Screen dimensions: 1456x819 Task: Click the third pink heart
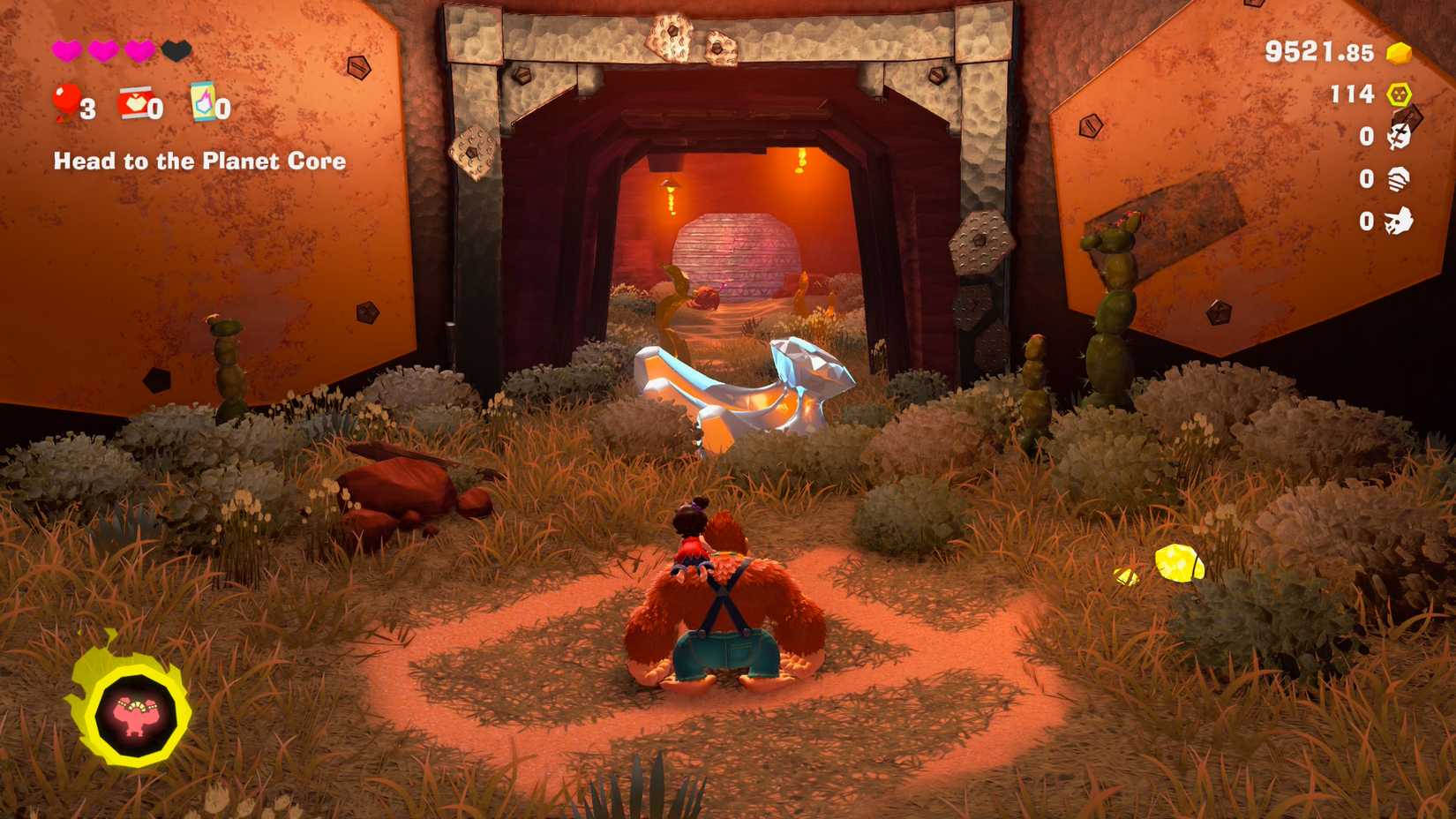pyautogui.click(x=139, y=50)
